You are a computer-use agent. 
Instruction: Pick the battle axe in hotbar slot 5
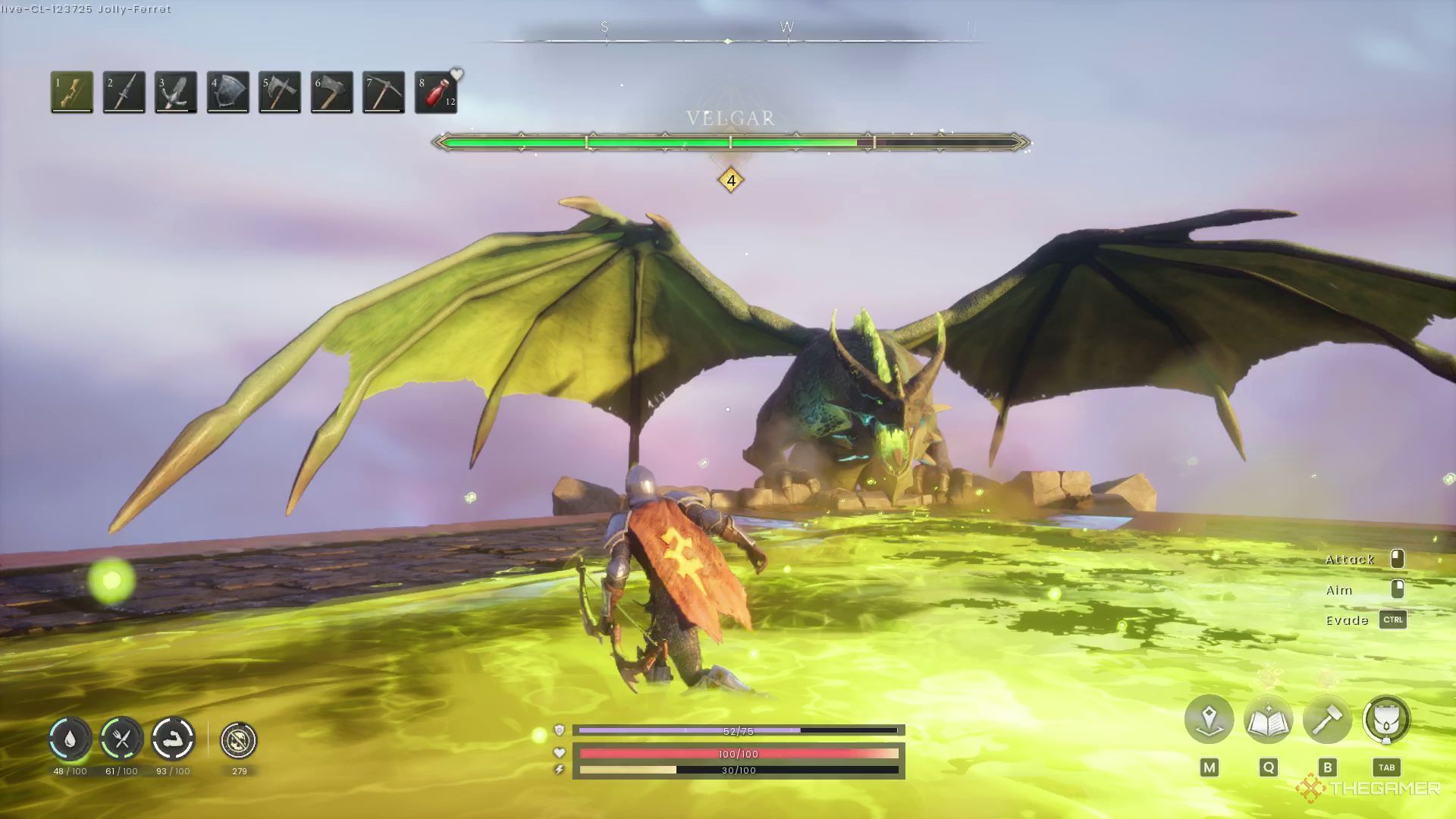pos(279,92)
